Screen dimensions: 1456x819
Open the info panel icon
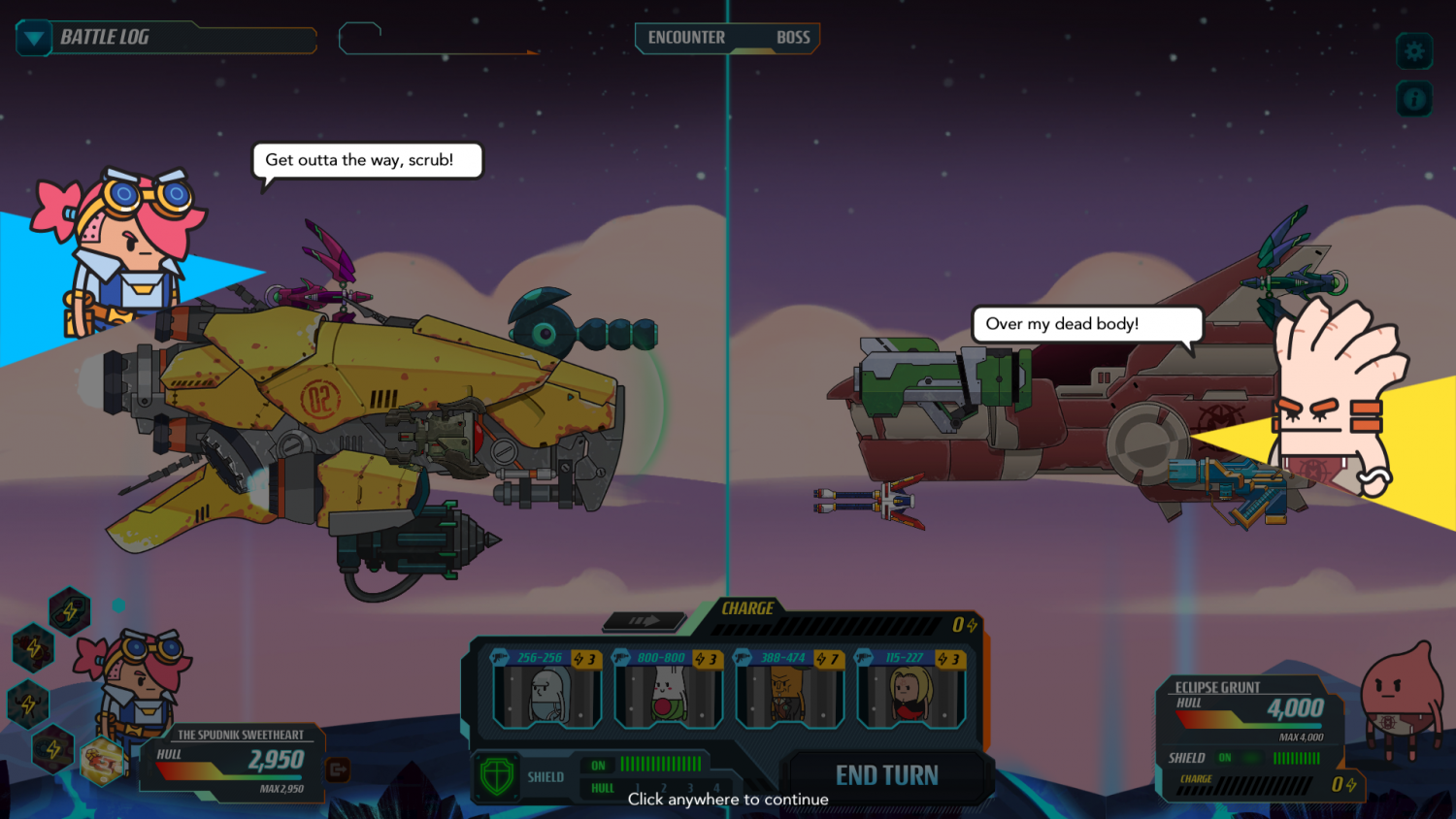click(x=1414, y=98)
